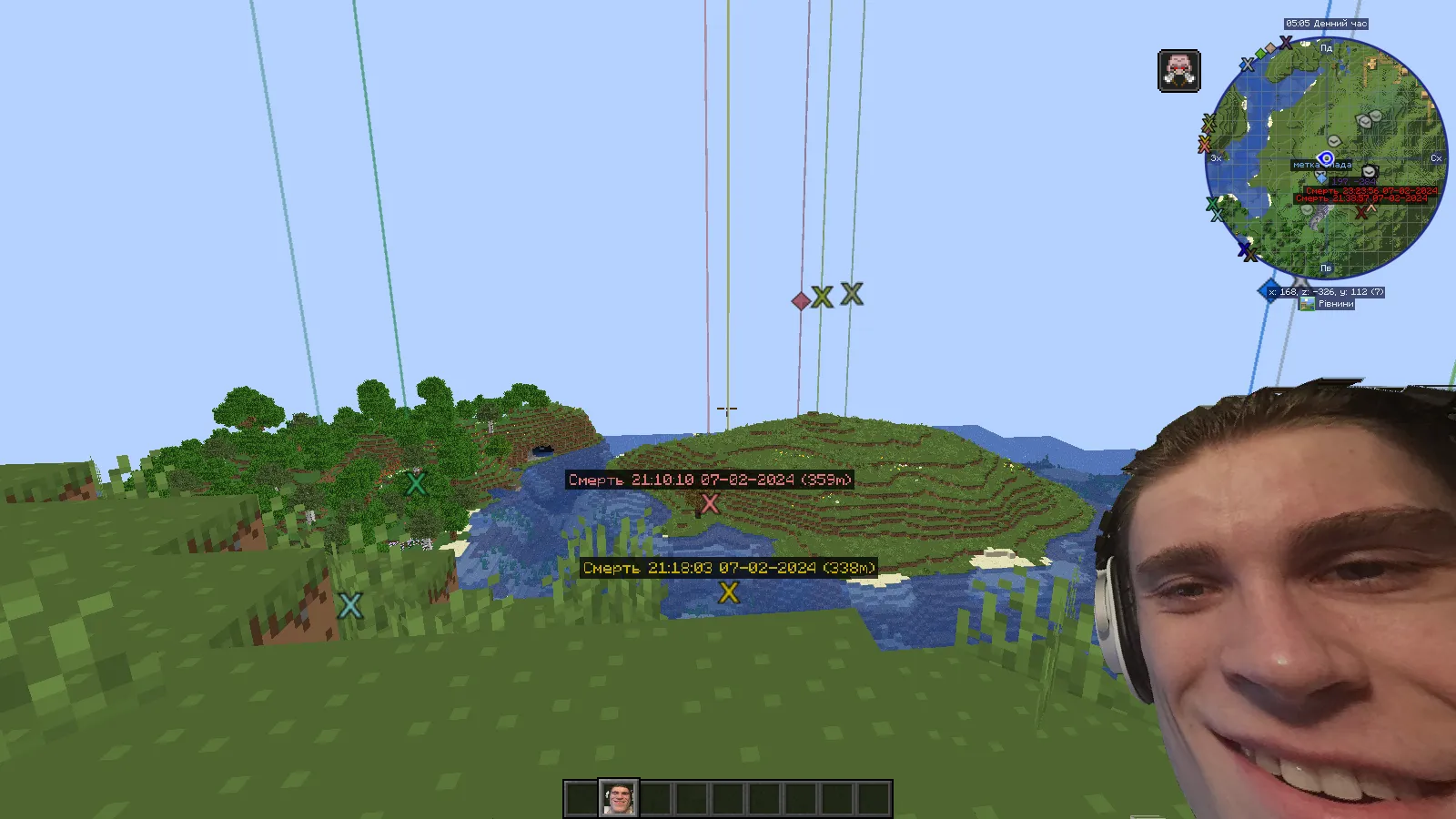Click the pink death X marked 359m
This screenshot has height=819, width=1456.
[711, 504]
